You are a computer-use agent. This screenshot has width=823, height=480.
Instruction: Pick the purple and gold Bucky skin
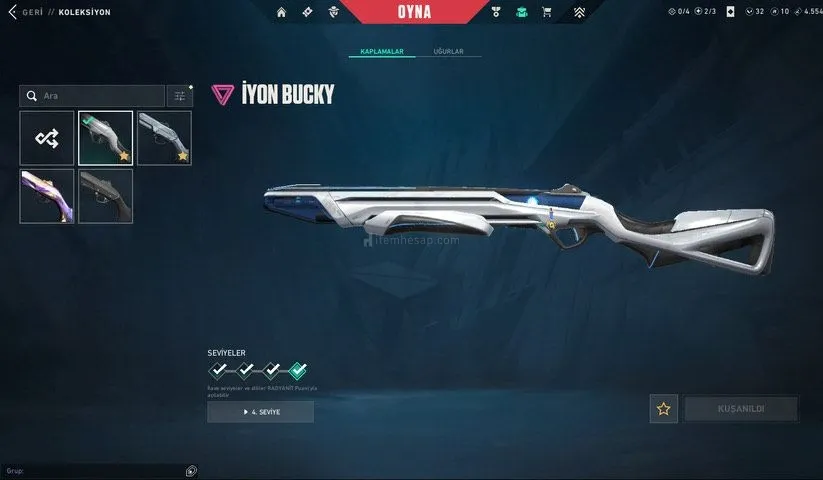click(47, 196)
